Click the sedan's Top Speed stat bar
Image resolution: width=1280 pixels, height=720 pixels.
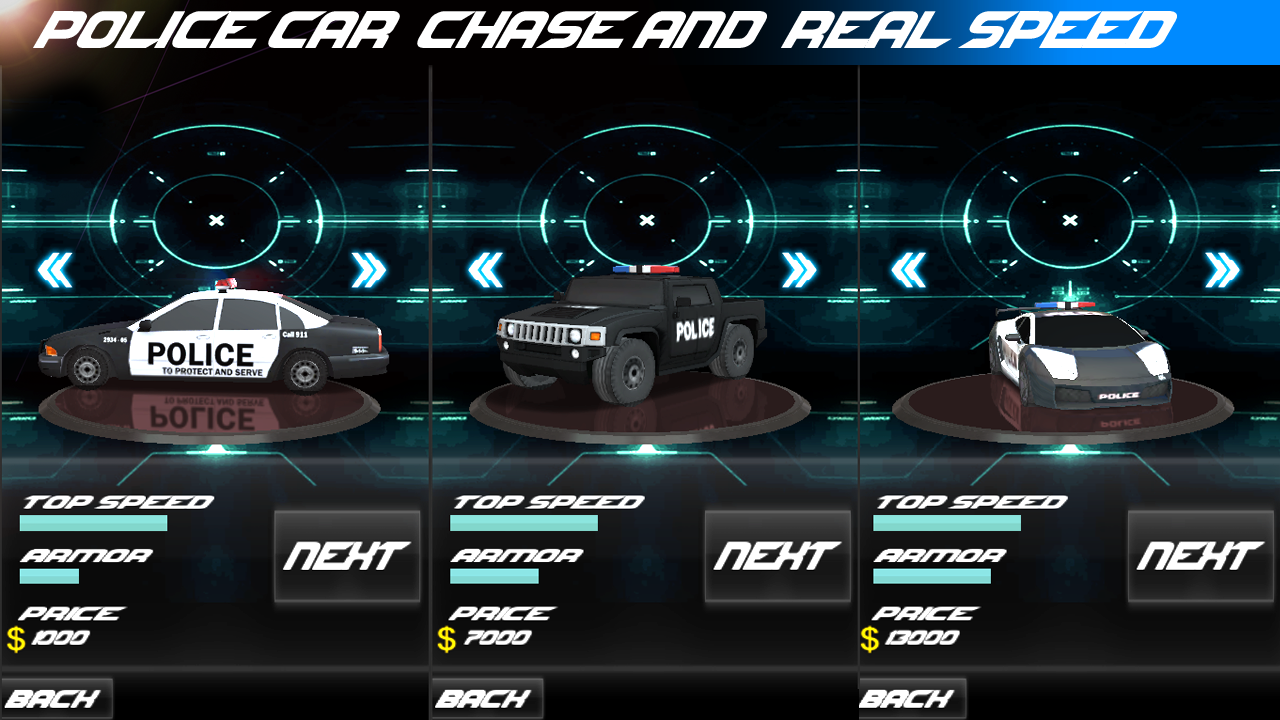(93, 522)
